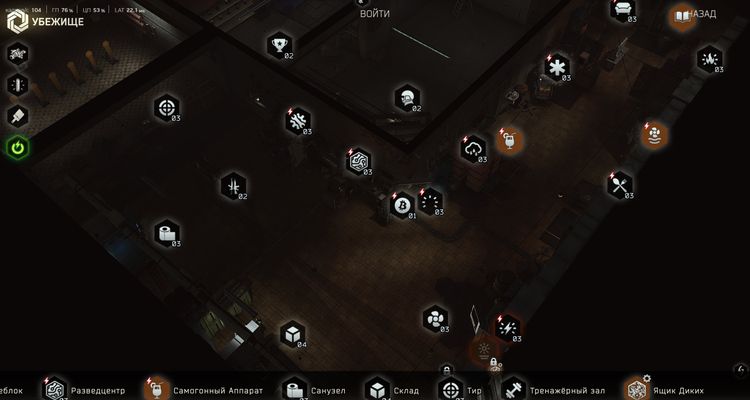Select the shooting range crosshair hexagon
The width and height of the screenshot is (750, 400).
pos(166,107)
